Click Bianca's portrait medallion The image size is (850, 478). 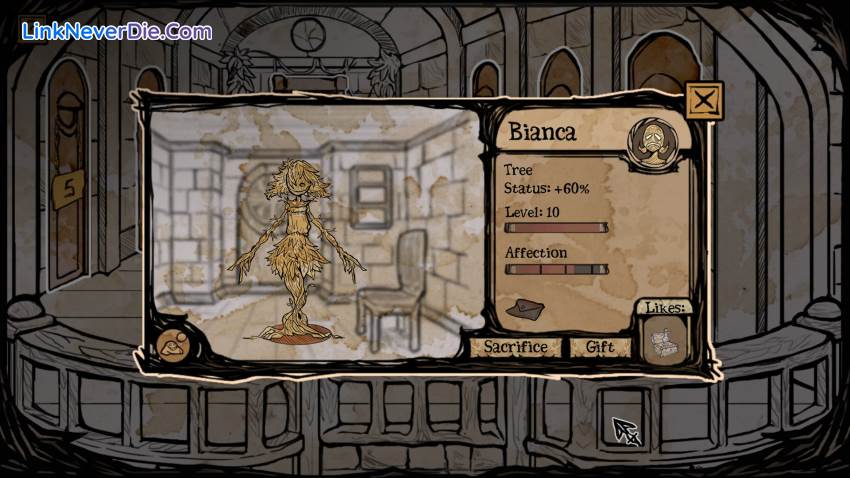click(648, 141)
